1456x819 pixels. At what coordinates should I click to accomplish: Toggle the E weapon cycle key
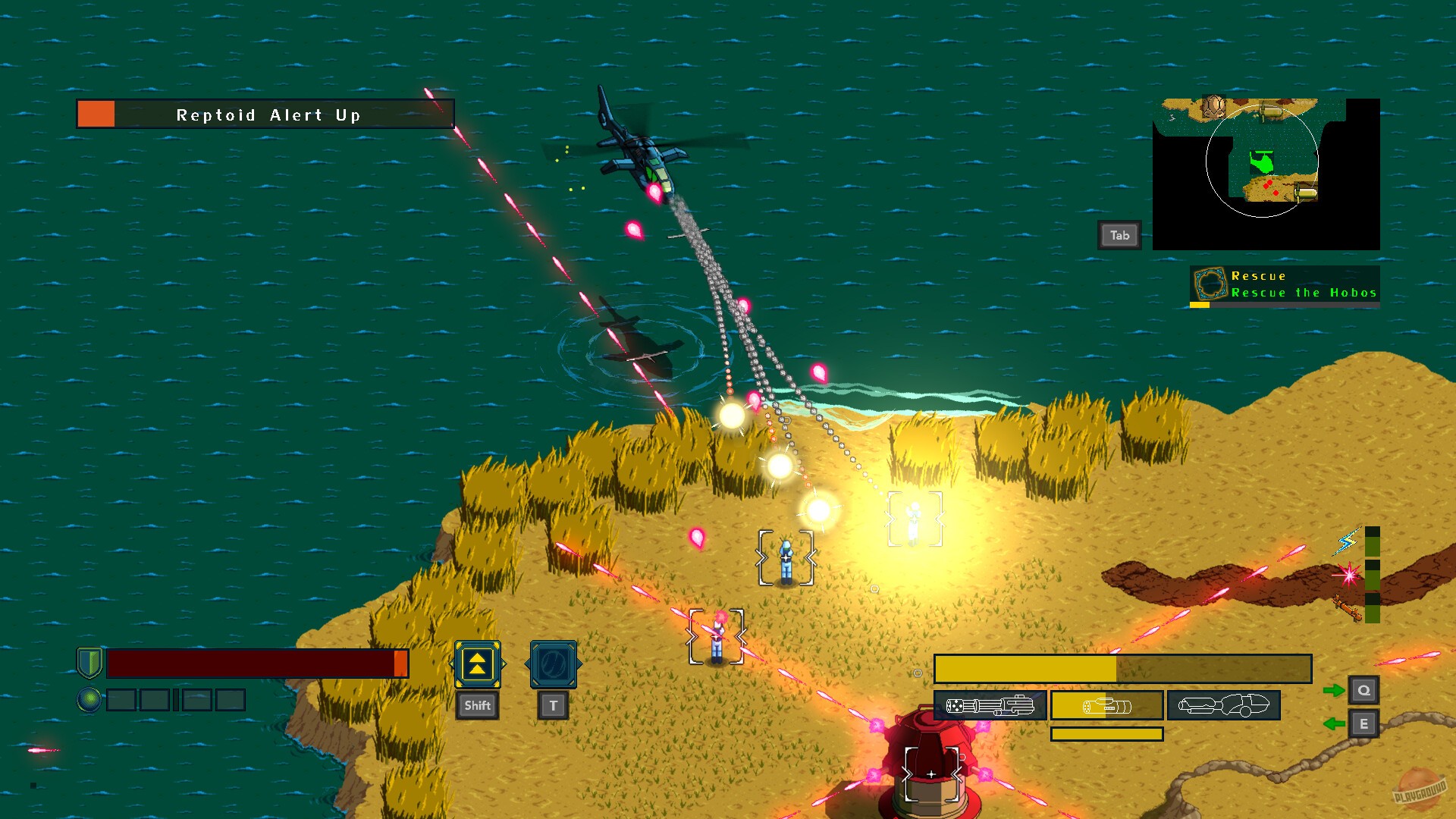click(x=1363, y=724)
